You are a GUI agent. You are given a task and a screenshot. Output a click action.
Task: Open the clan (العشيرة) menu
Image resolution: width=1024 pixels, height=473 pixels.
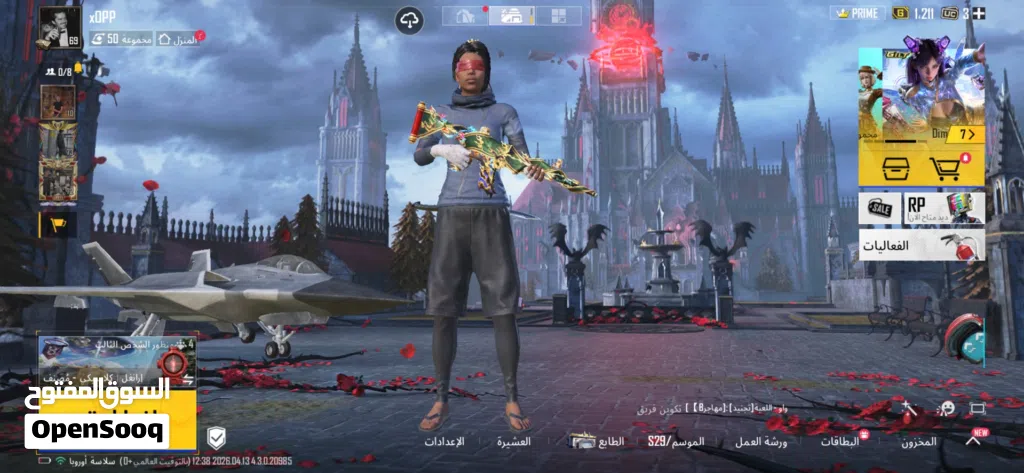[x=514, y=441]
